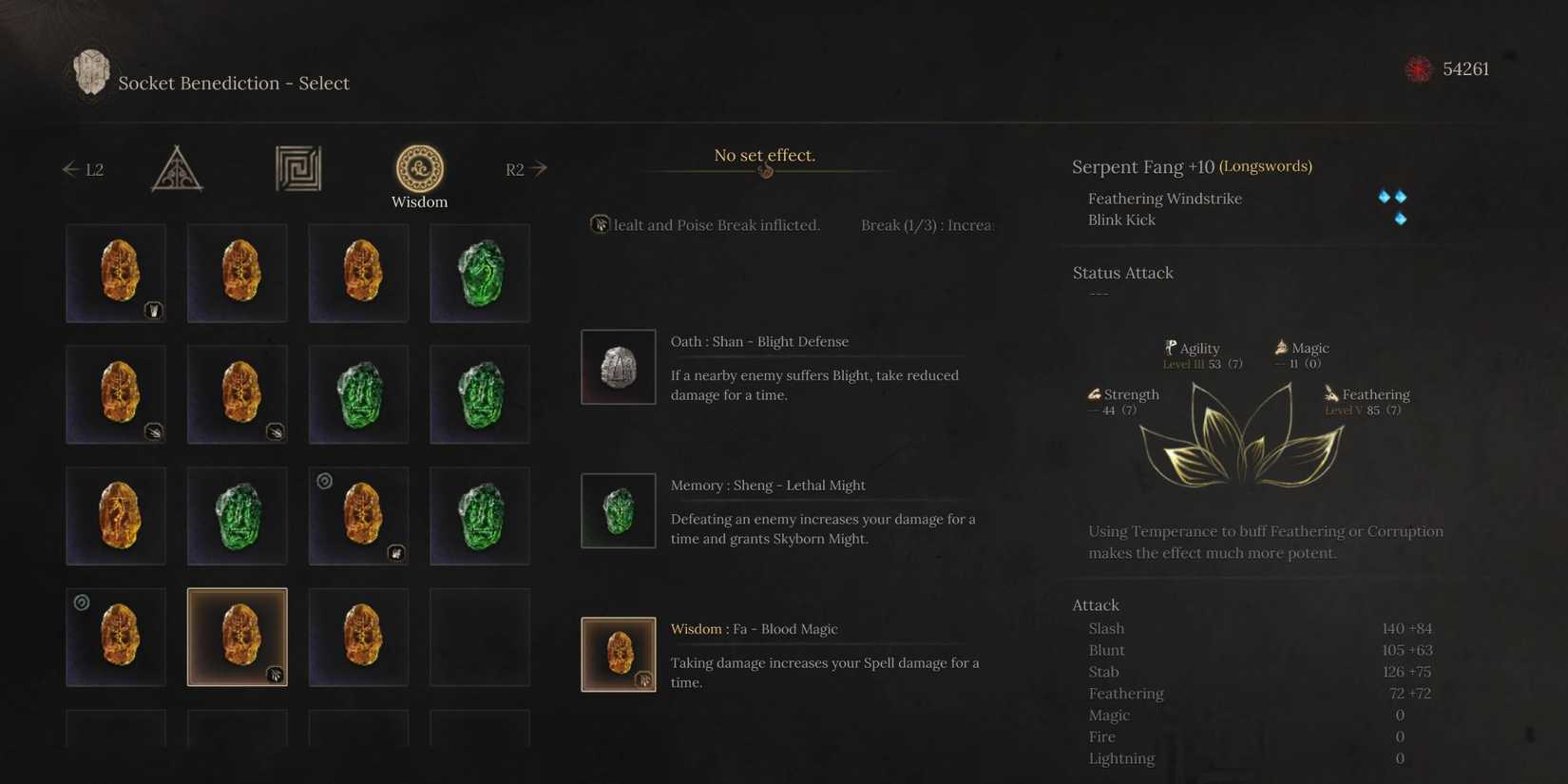Select the Agility stat icon
The width and height of the screenshot is (1568, 784).
(x=1172, y=348)
